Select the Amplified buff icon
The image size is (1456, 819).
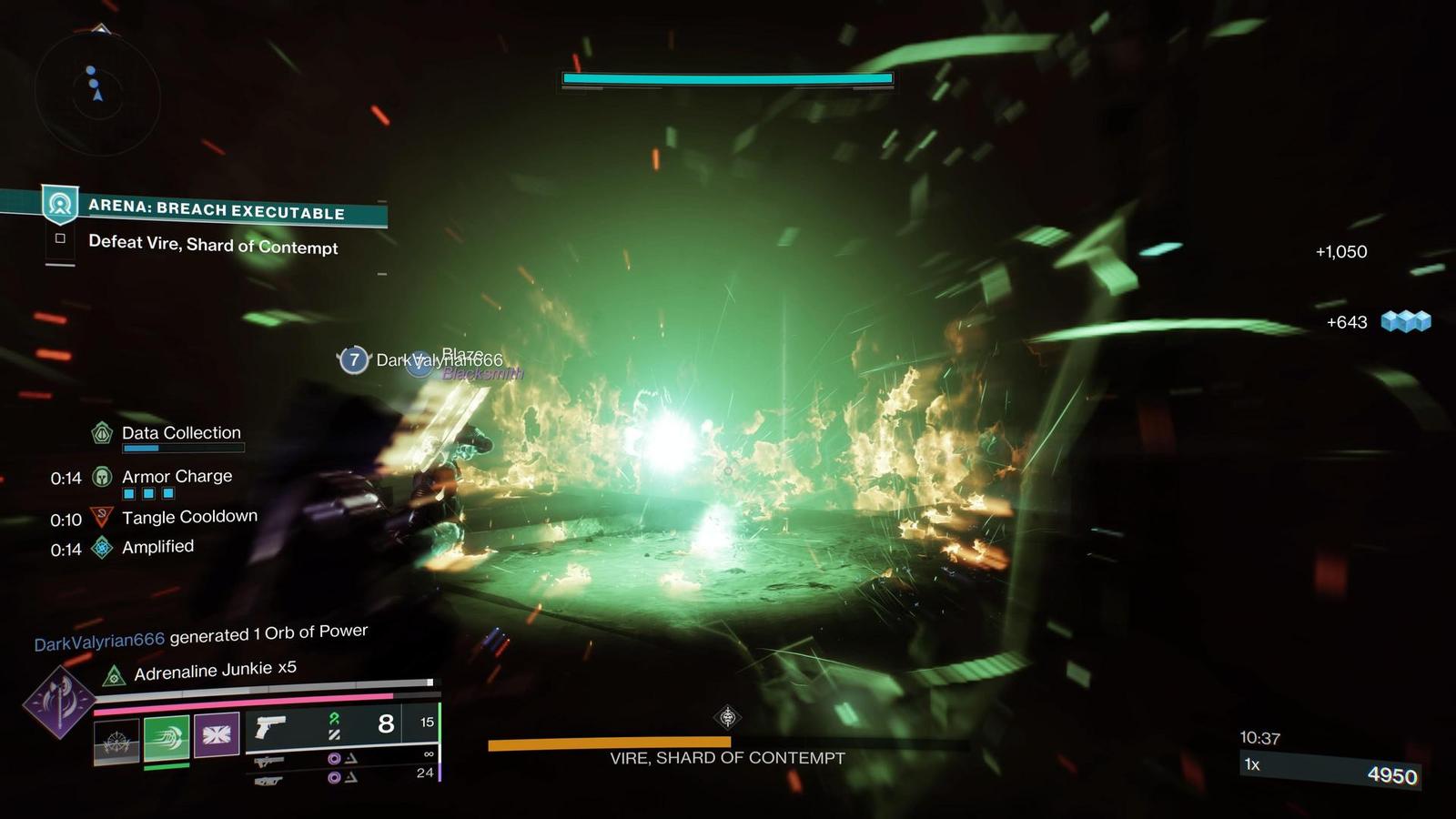[103, 547]
